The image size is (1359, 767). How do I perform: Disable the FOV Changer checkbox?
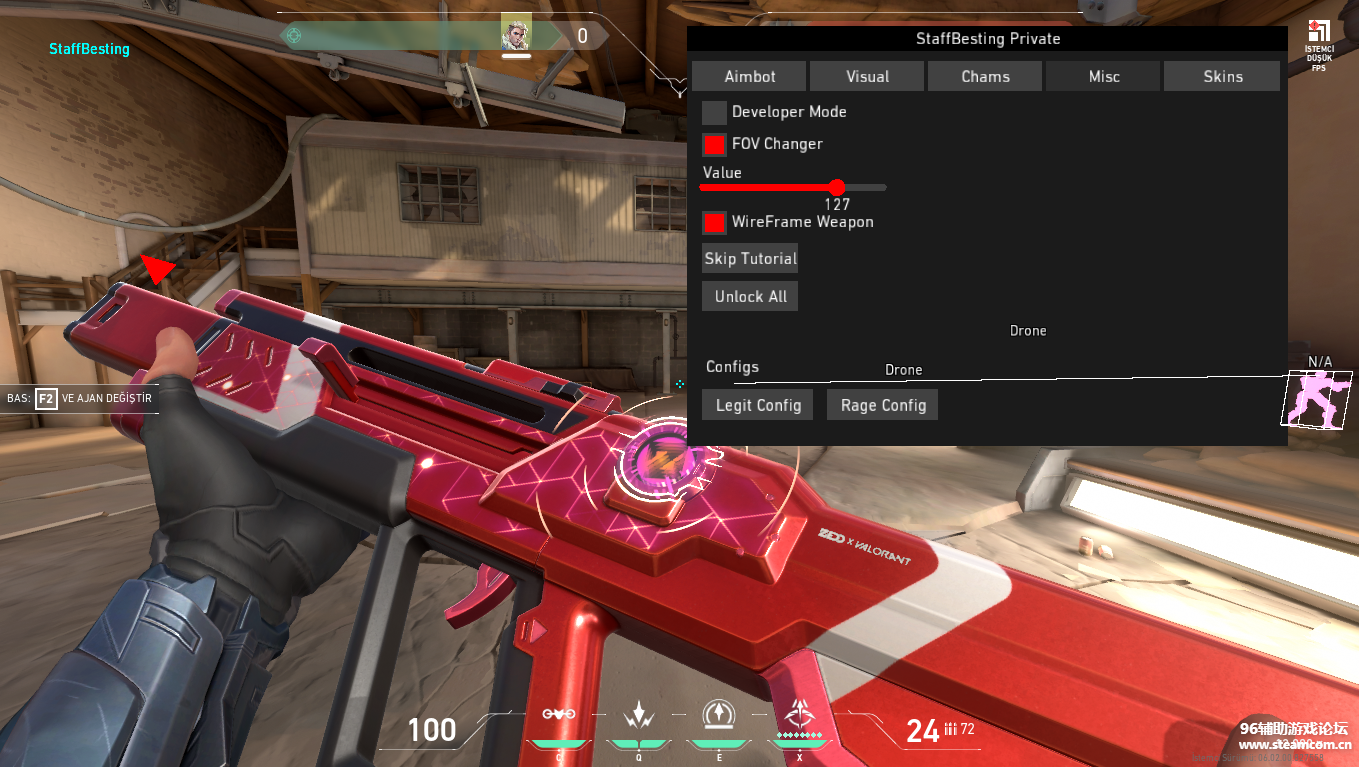tap(714, 144)
